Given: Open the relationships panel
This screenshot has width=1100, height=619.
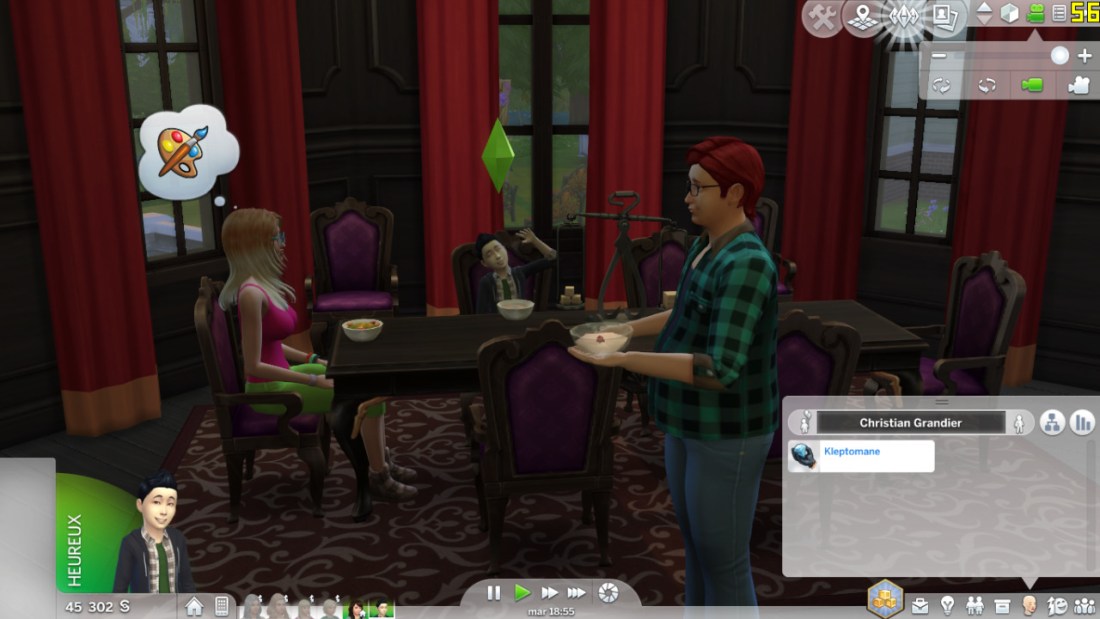Looking at the screenshot, I should click(1083, 606).
